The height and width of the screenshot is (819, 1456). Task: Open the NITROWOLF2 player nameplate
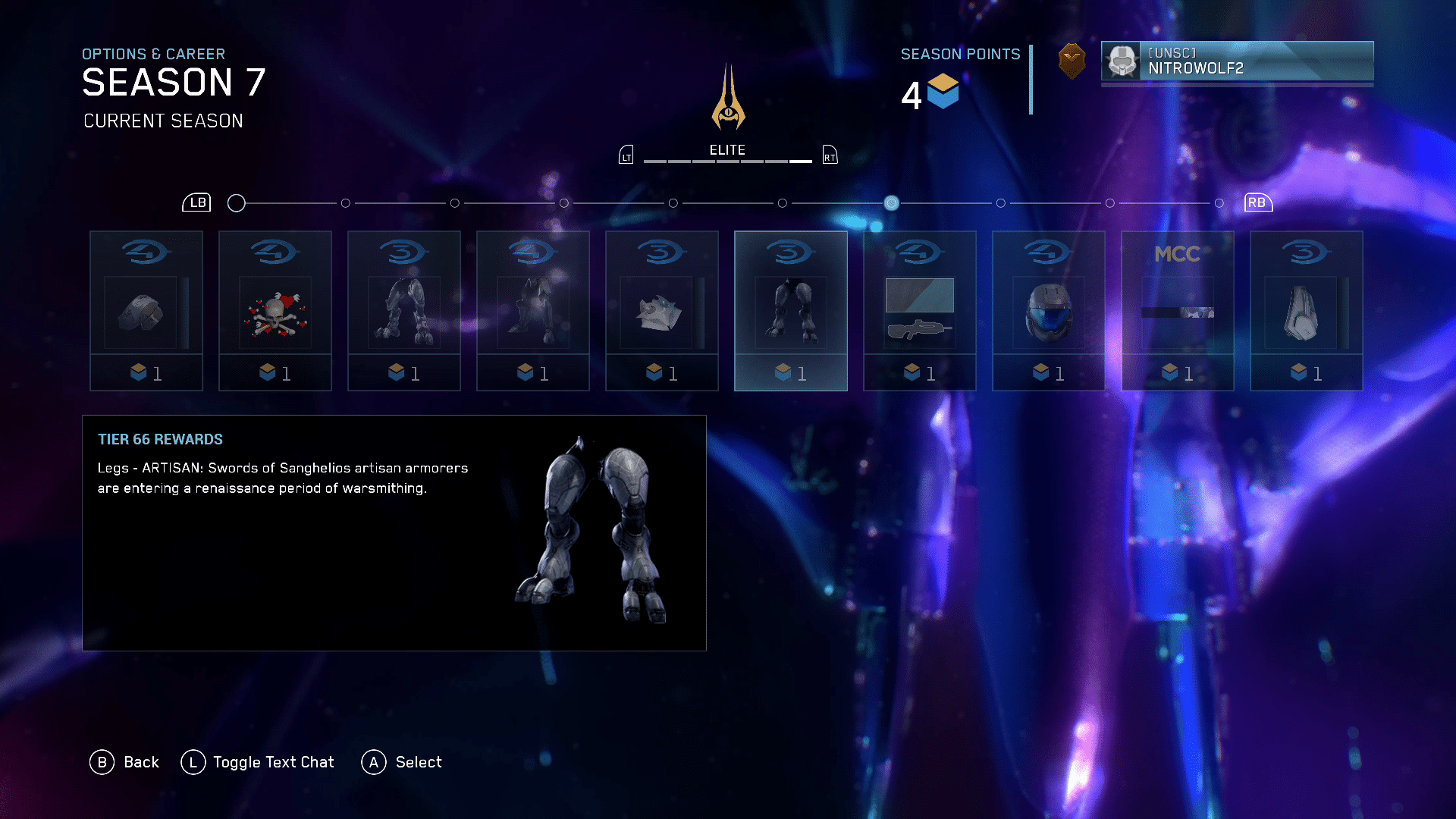[x=1237, y=61]
